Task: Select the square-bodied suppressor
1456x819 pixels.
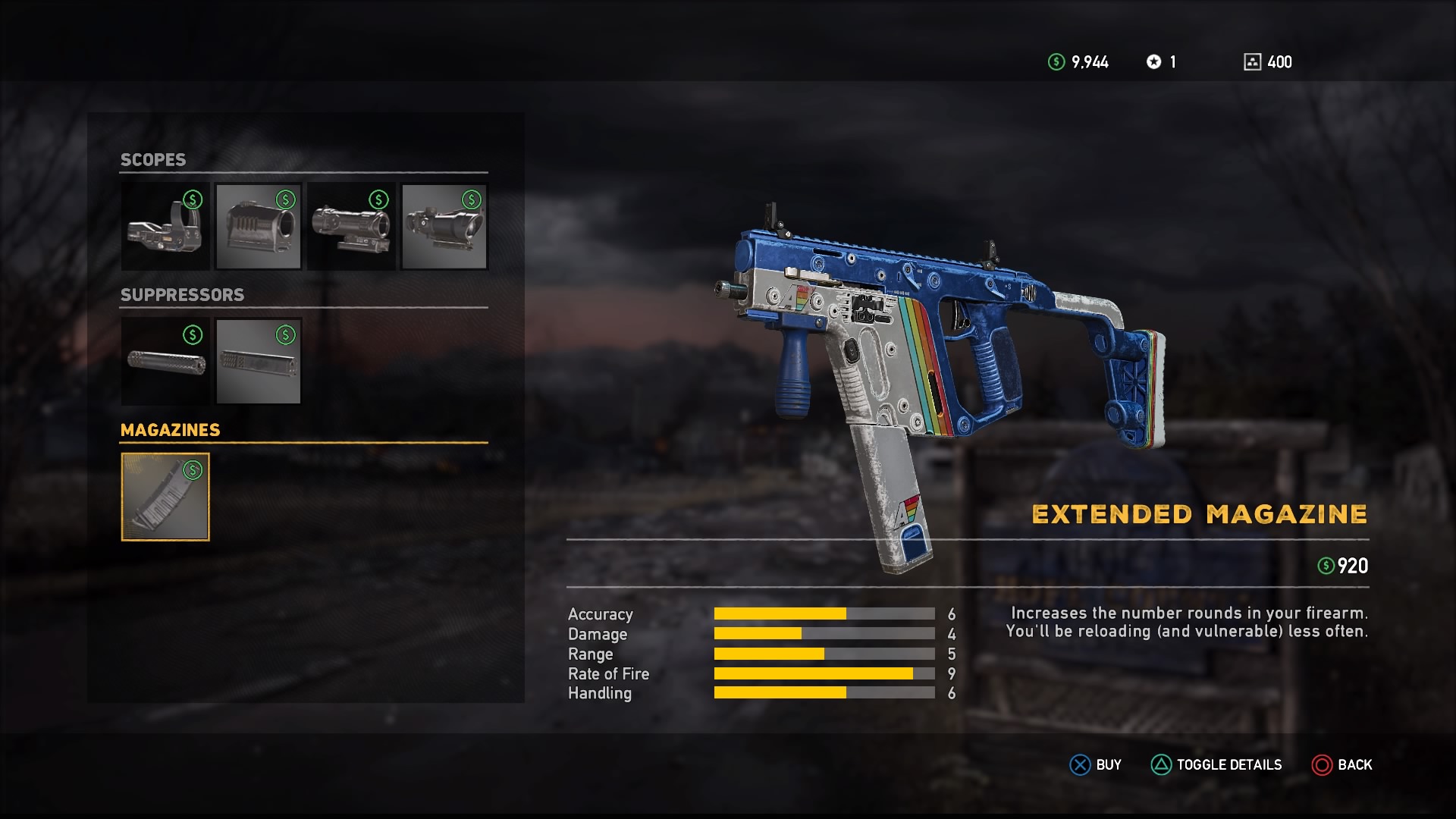Action: click(259, 361)
